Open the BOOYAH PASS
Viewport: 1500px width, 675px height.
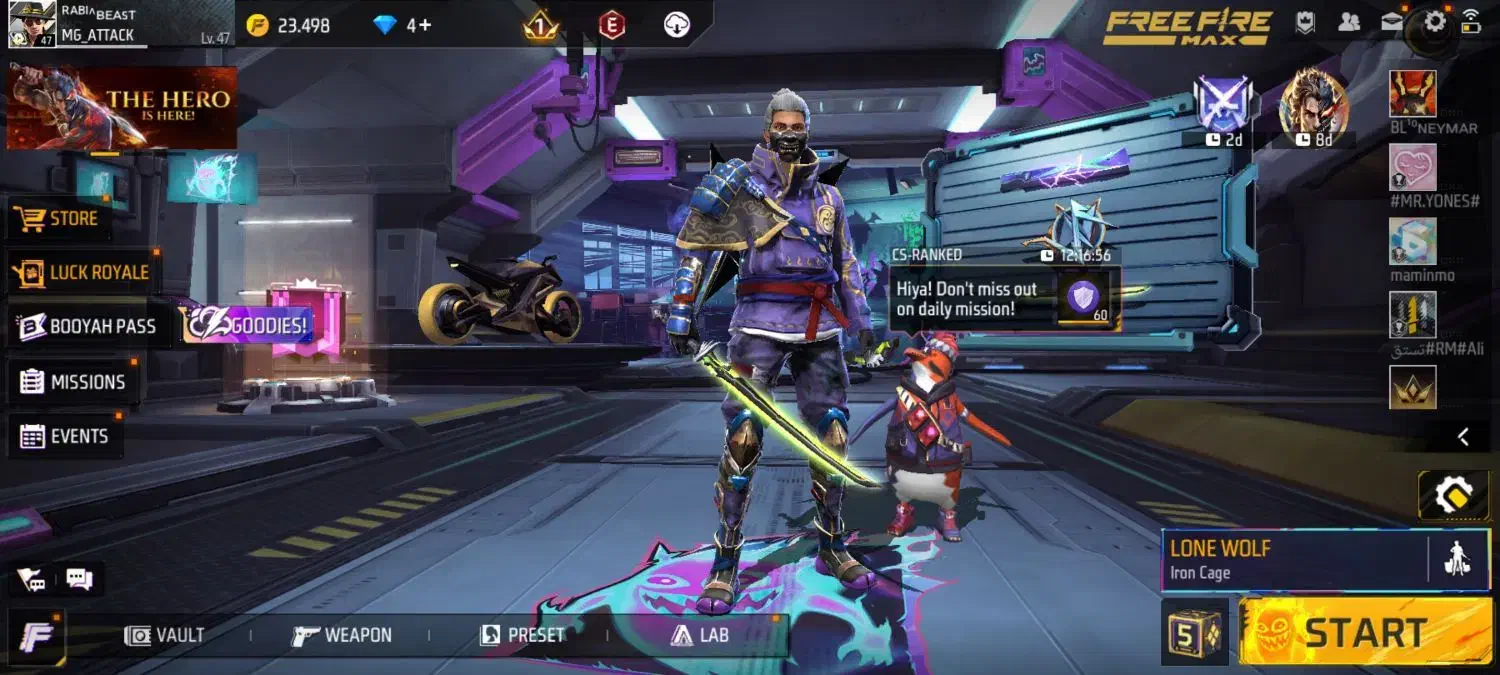click(x=88, y=326)
